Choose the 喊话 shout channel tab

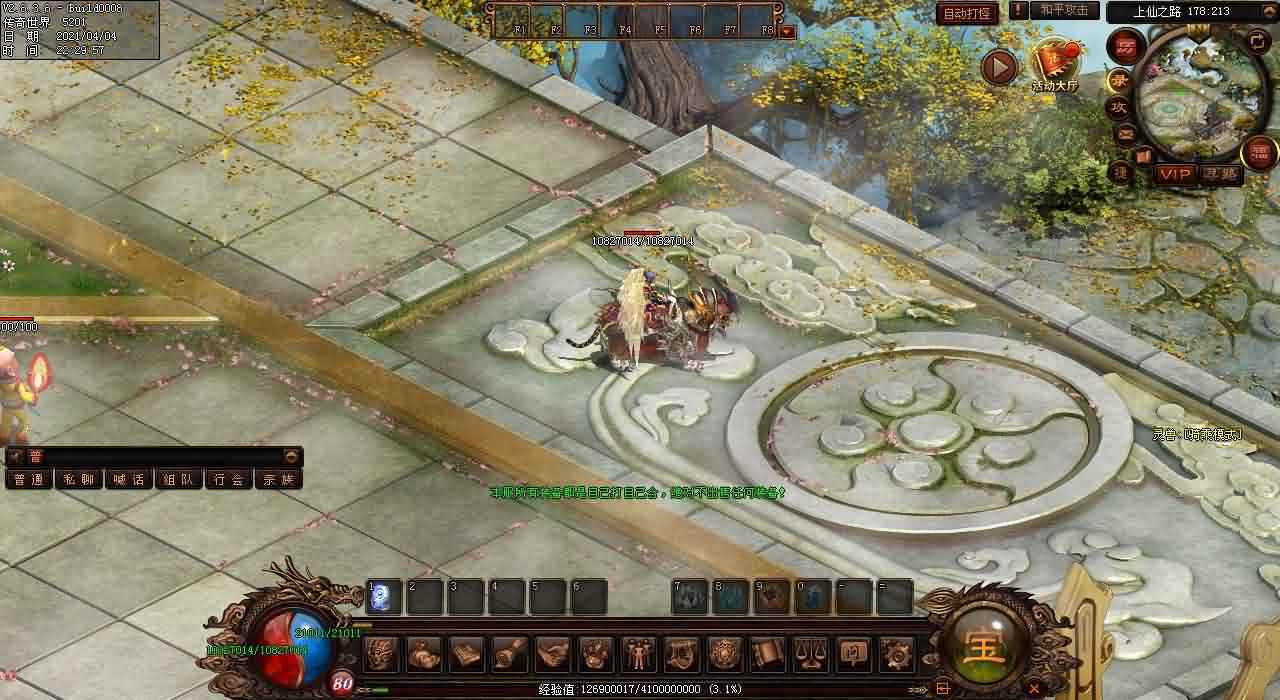(129, 479)
